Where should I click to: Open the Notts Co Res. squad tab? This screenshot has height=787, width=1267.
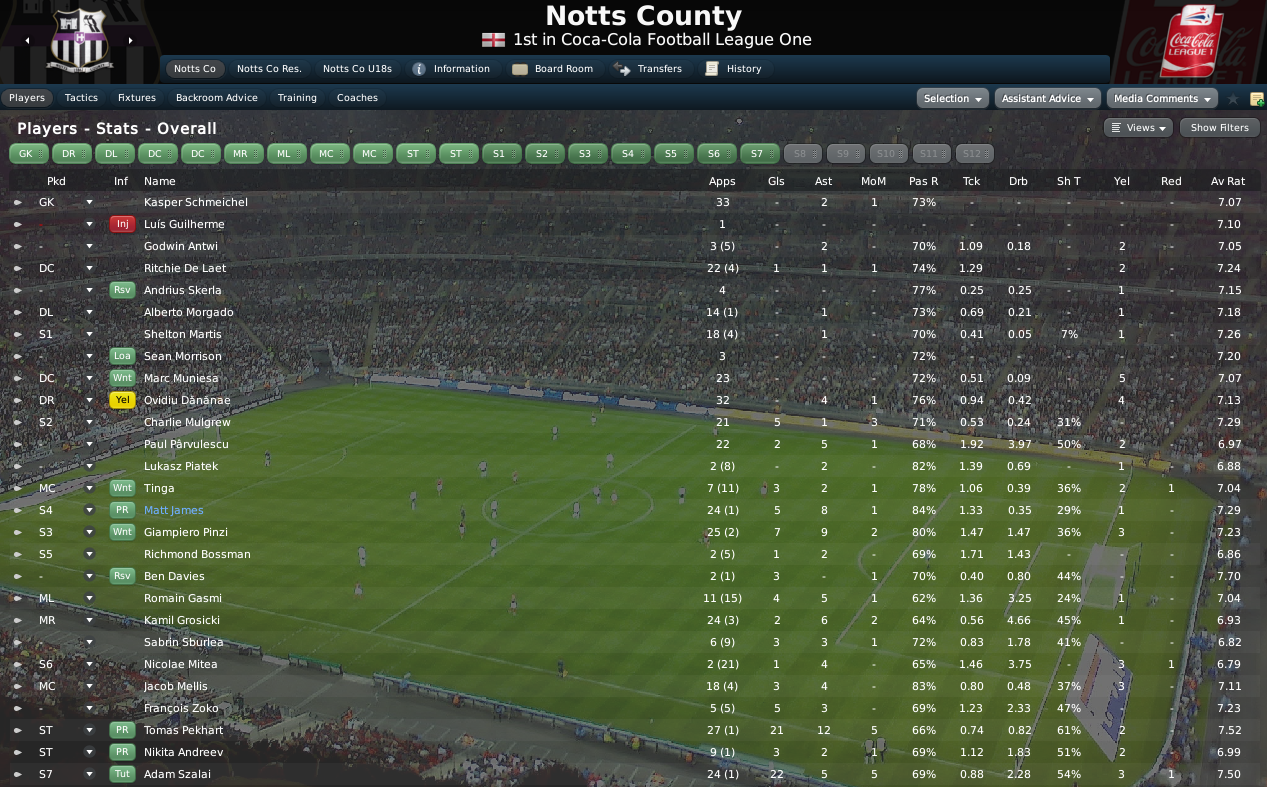[269, 69]
